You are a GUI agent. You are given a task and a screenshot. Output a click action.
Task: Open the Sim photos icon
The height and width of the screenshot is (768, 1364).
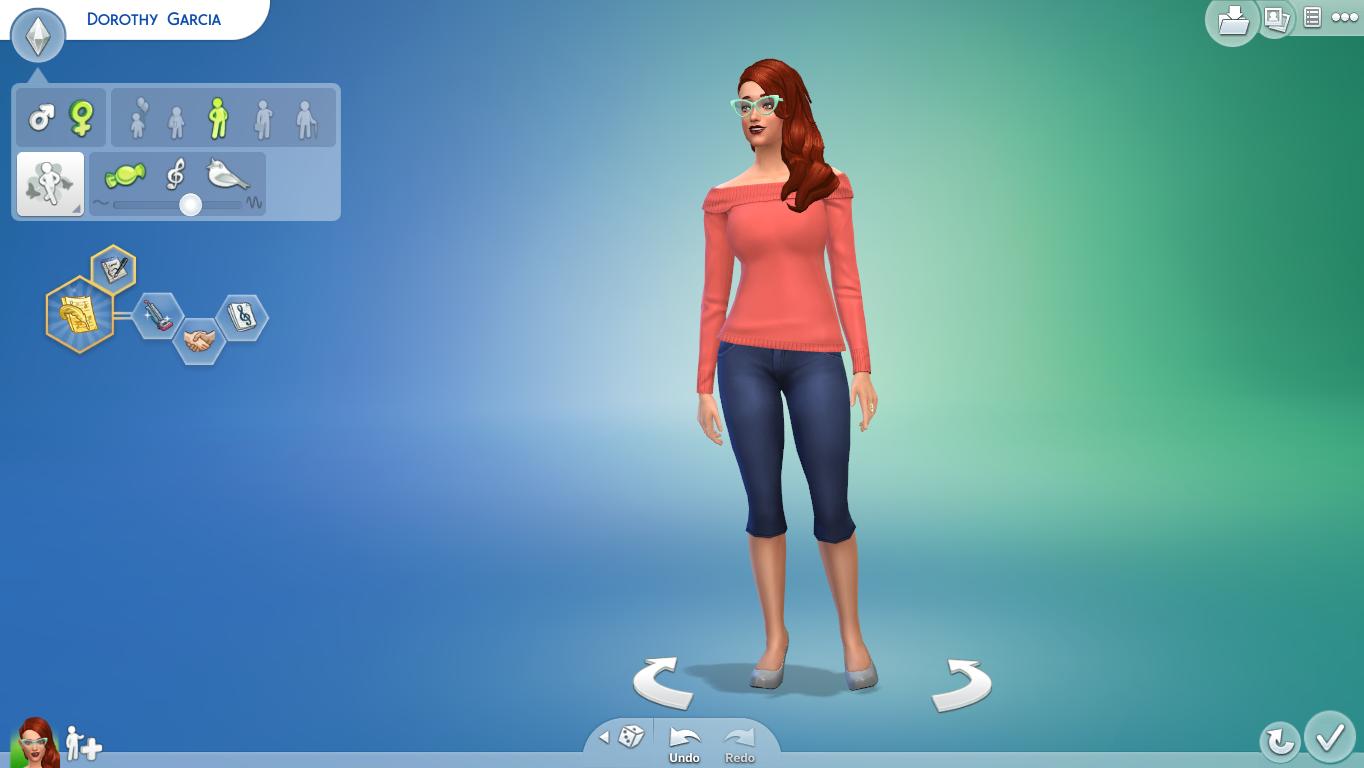click(1277, 20)
